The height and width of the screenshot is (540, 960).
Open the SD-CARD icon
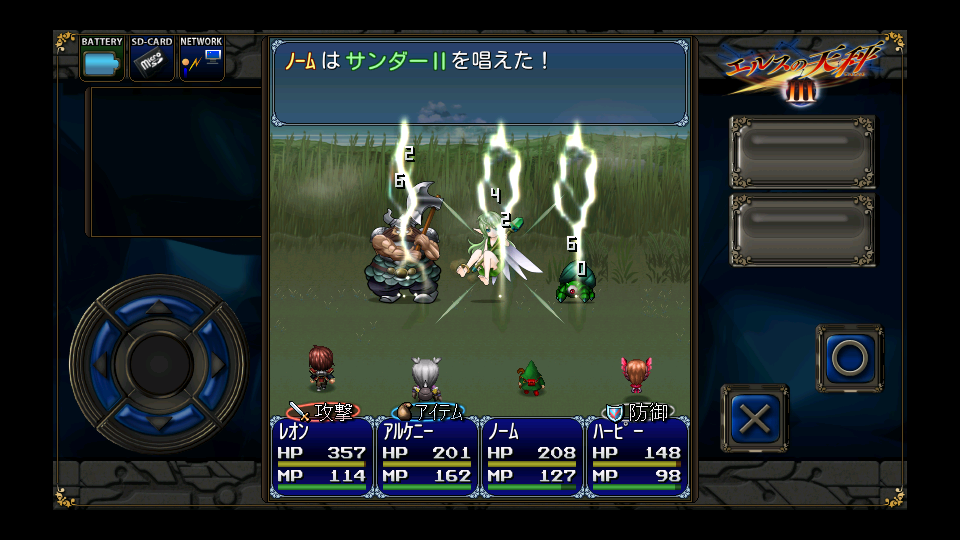pos(152,59)
